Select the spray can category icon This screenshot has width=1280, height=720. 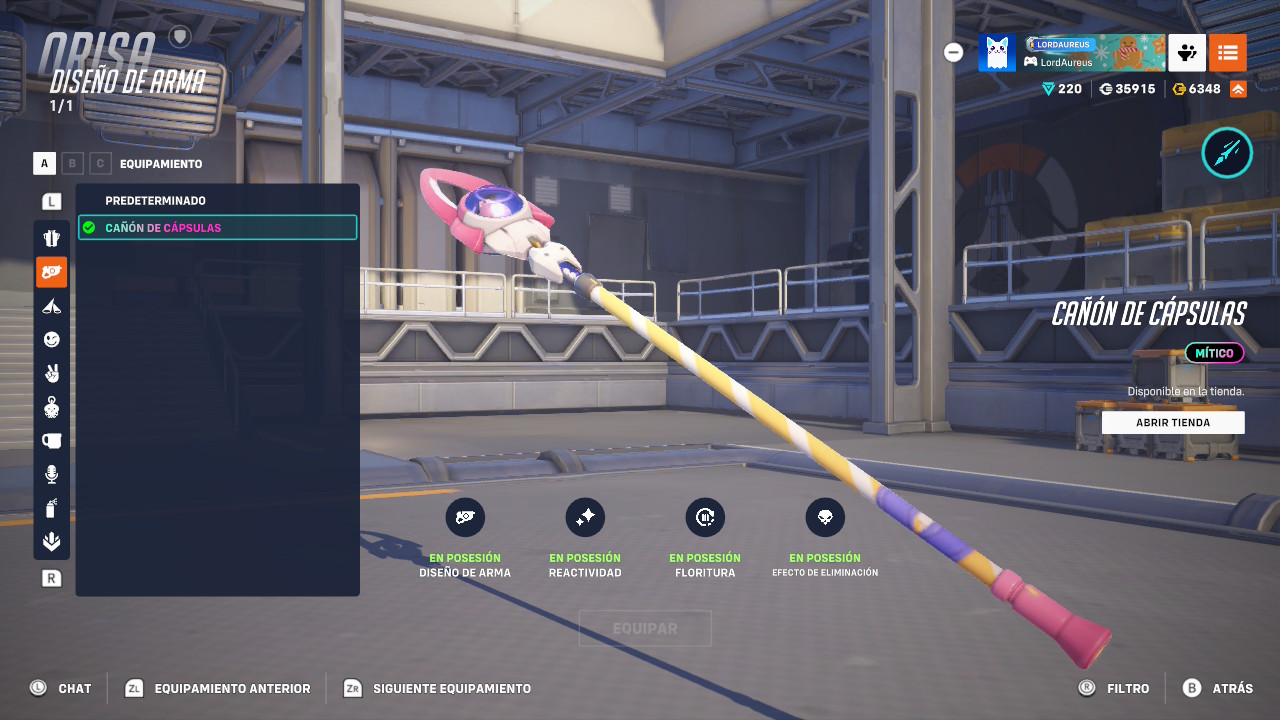click(51, 508)
